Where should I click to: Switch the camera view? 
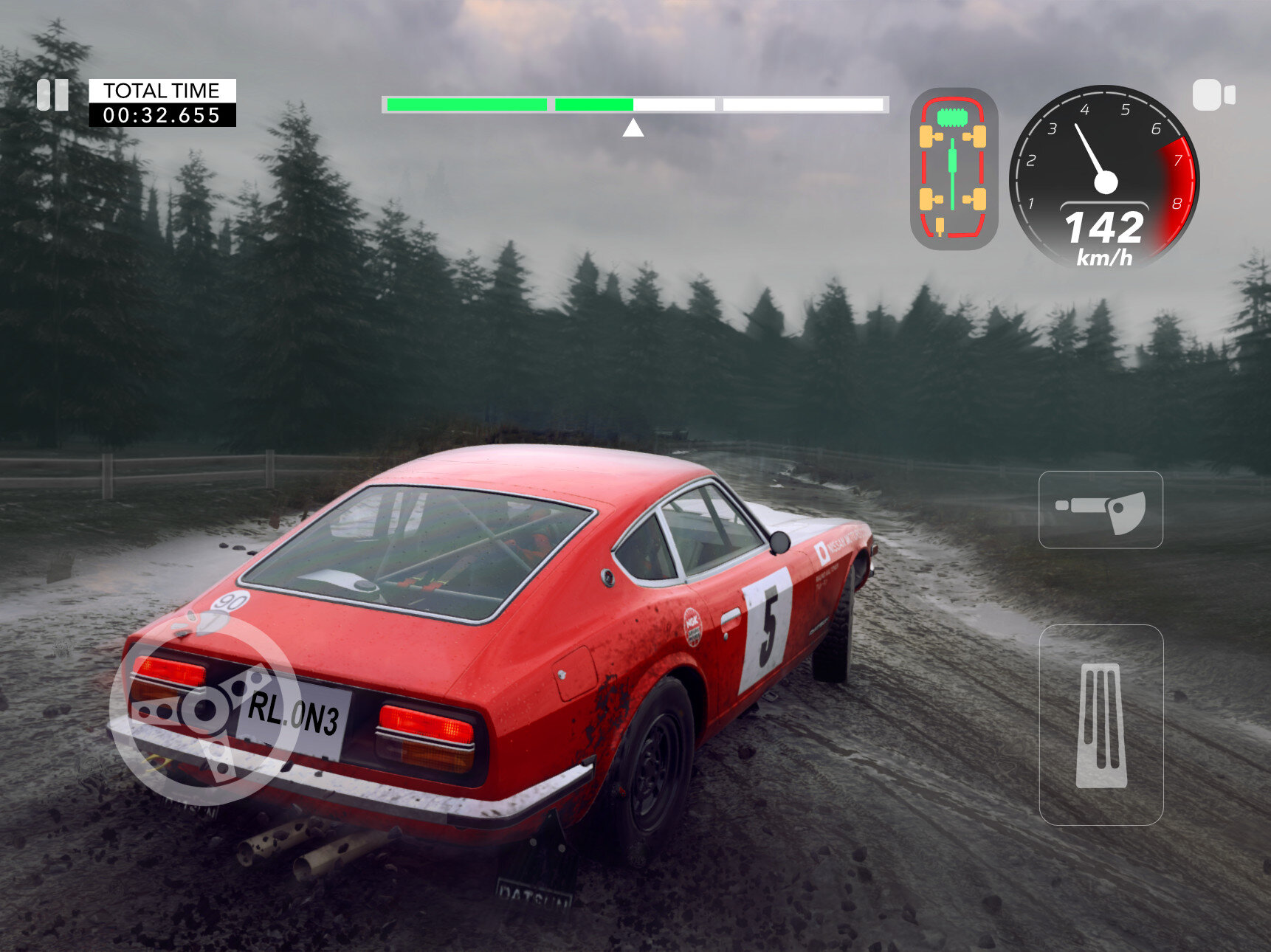click(1213, 95)
